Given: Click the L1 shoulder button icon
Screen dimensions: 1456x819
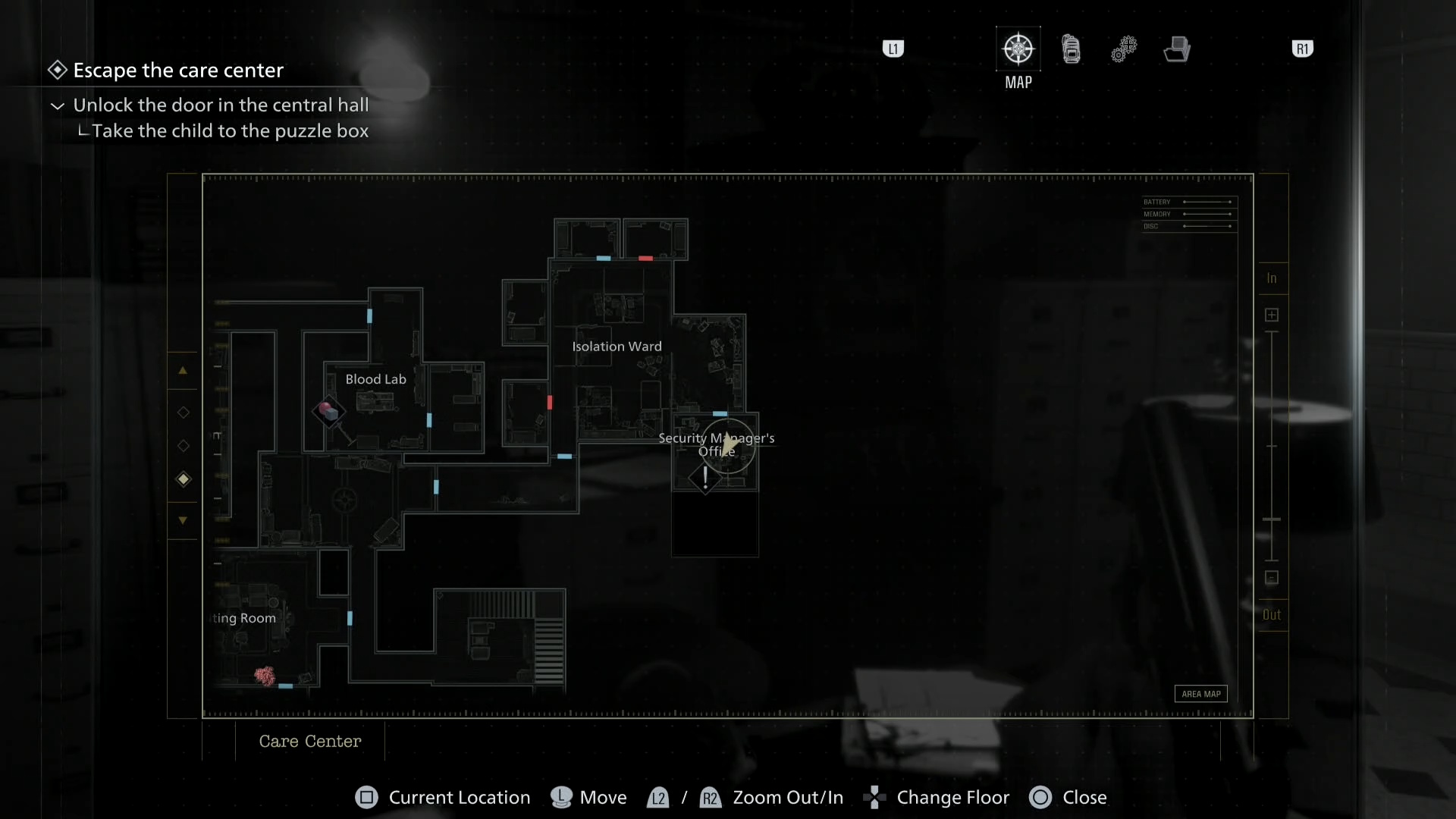Looking at the screenshot, I should [893, 48].
